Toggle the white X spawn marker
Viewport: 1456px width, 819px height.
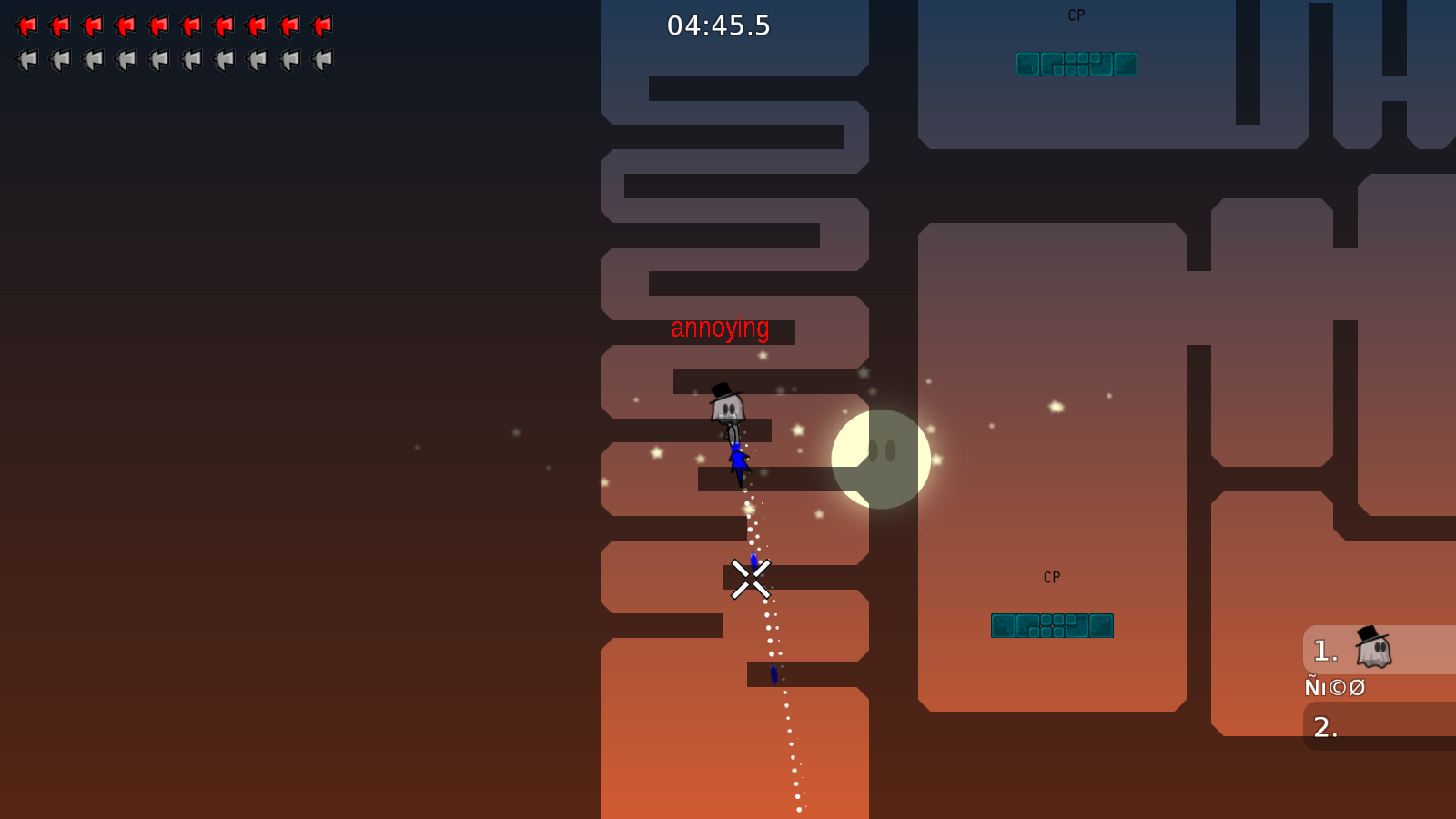point(749,580)
